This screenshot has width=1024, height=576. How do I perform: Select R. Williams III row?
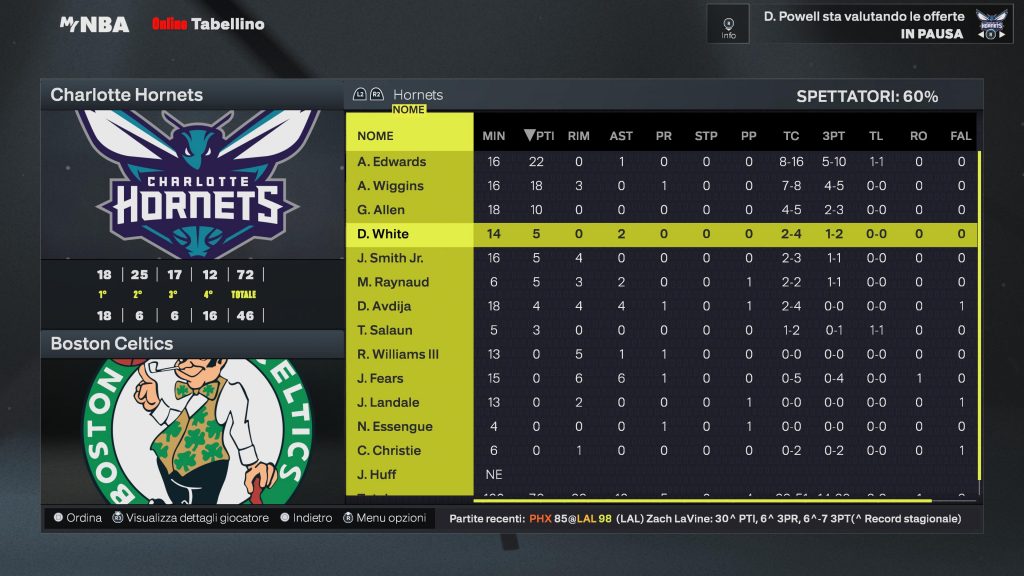[398, 354]
